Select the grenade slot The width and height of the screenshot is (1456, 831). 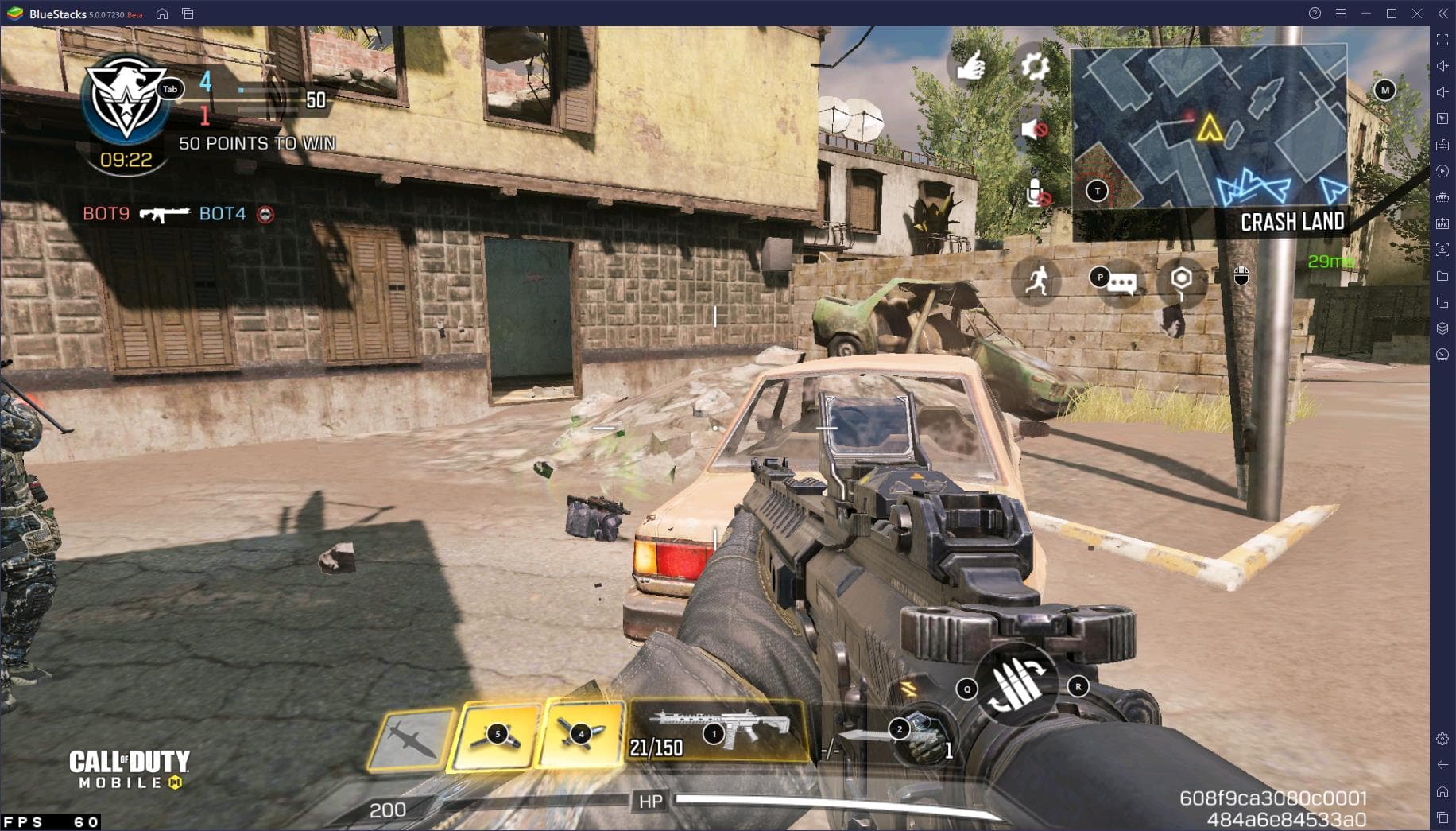point(924,737)
